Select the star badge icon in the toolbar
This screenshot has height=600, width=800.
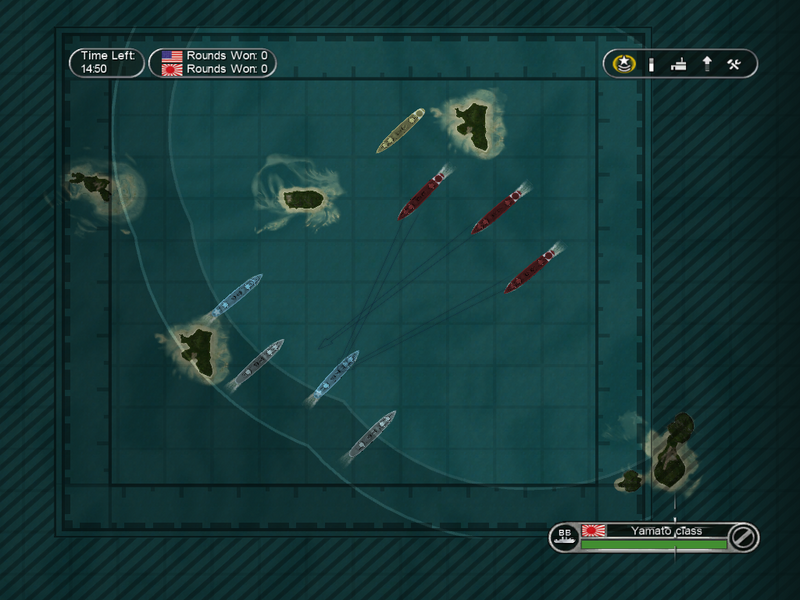[x=623, y=64]
